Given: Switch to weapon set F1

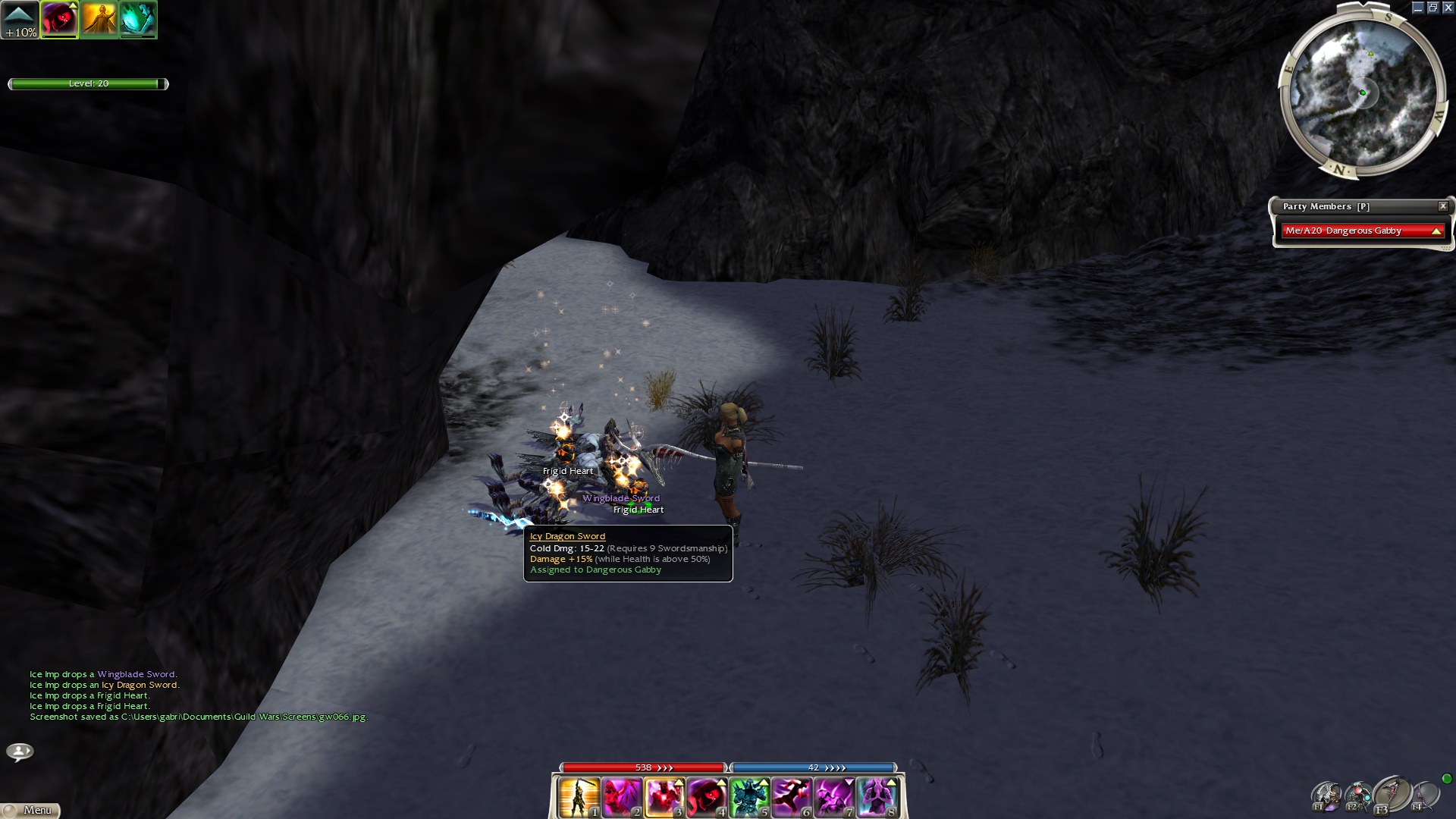Looking at the screenshot, I should (1326, 796).
